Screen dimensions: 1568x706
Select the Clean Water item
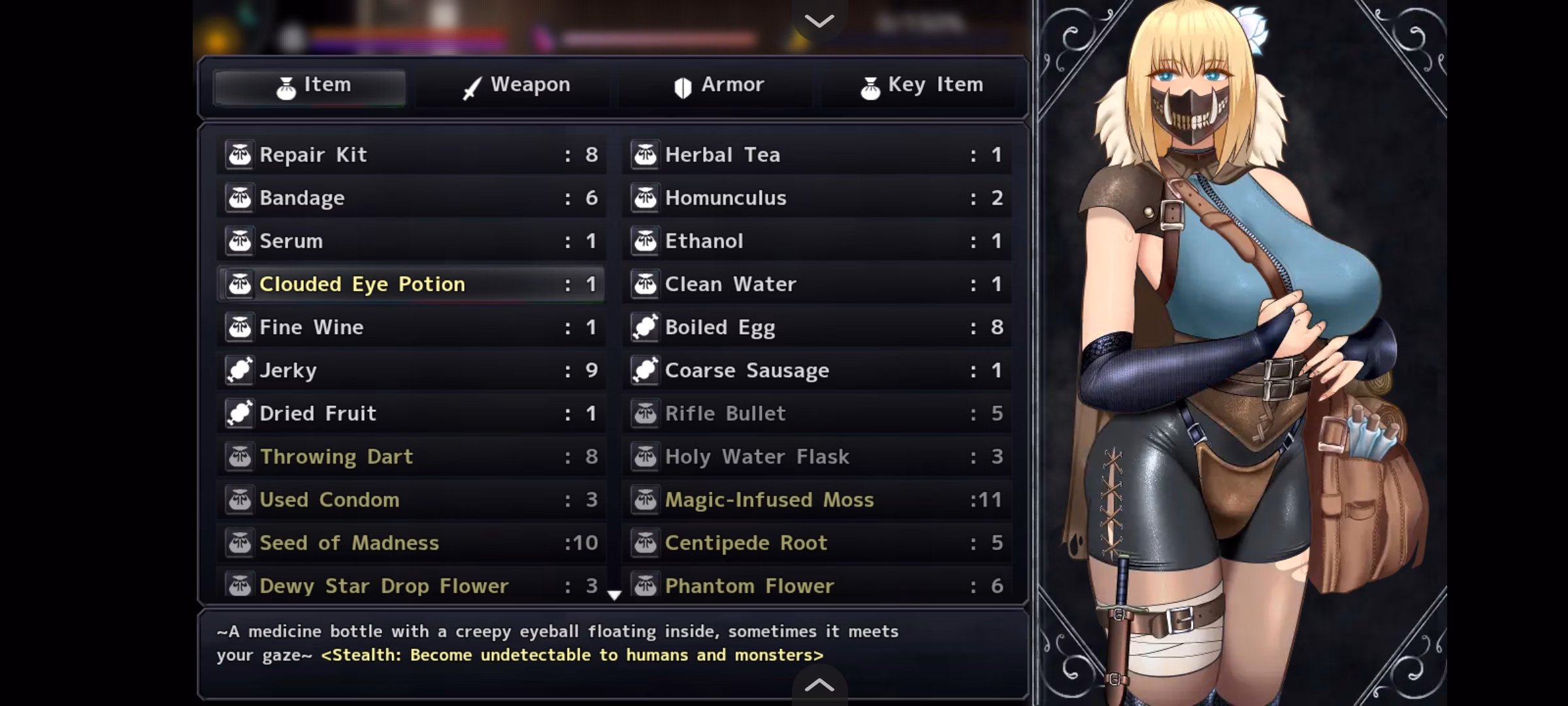(817, 284)
